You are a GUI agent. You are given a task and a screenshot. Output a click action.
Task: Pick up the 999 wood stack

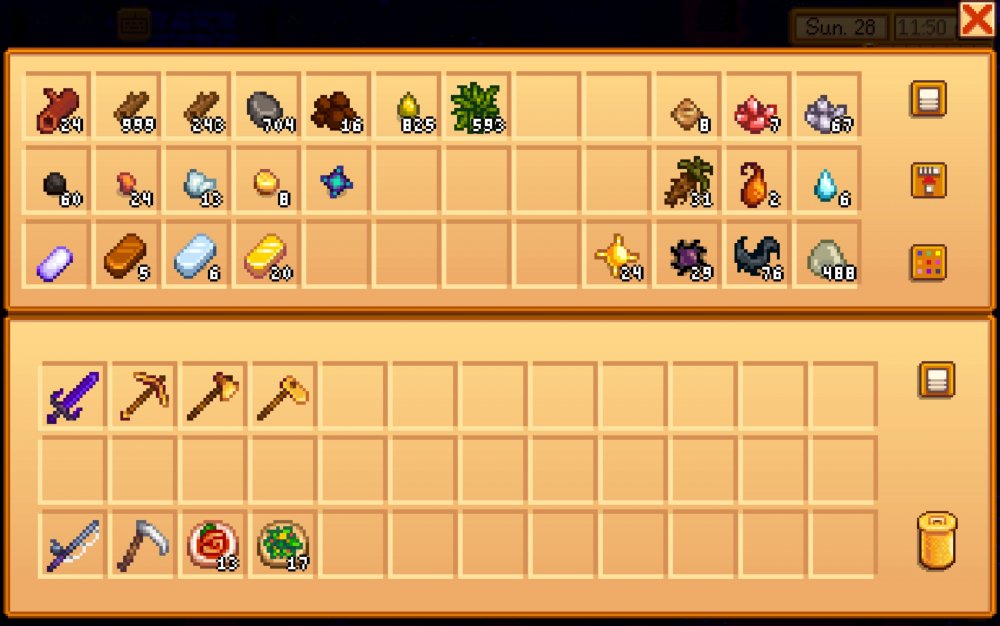click(x=128, y=107)
